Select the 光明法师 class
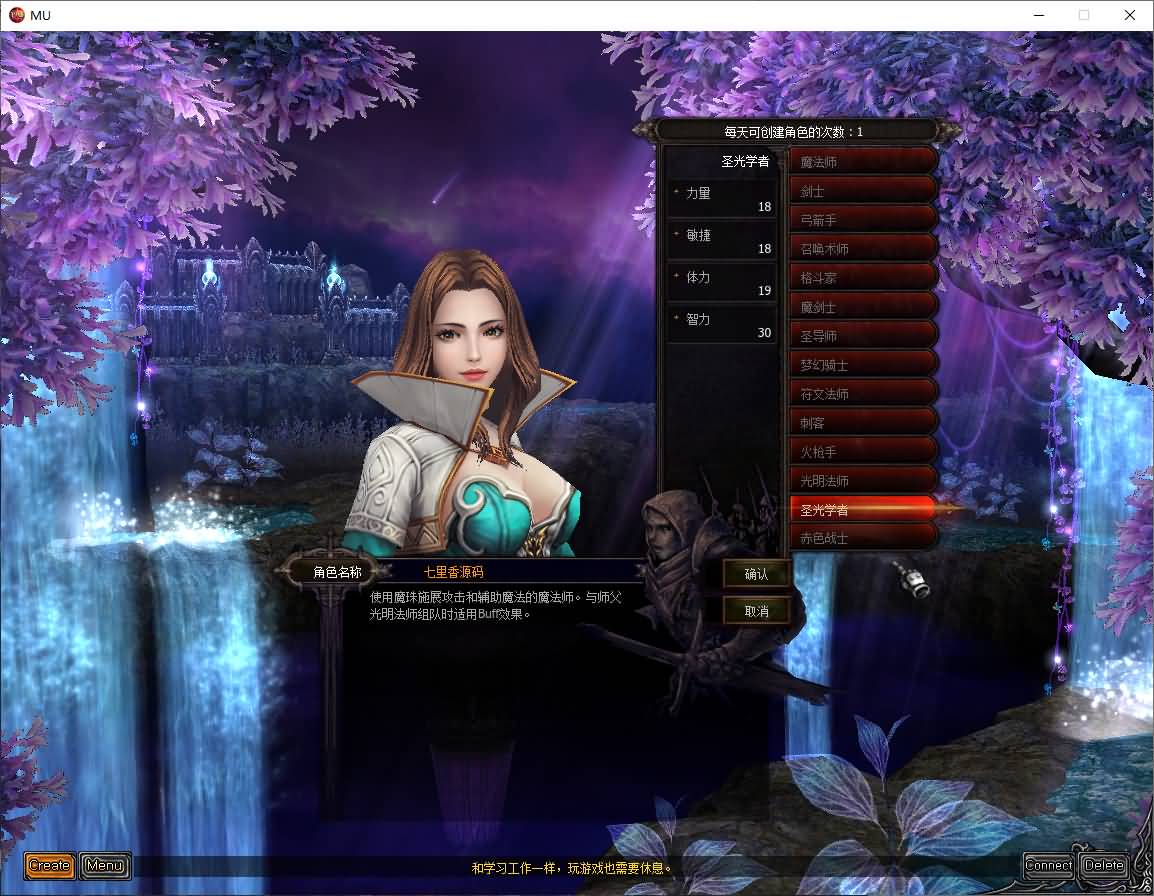 (x=863, y=481)
